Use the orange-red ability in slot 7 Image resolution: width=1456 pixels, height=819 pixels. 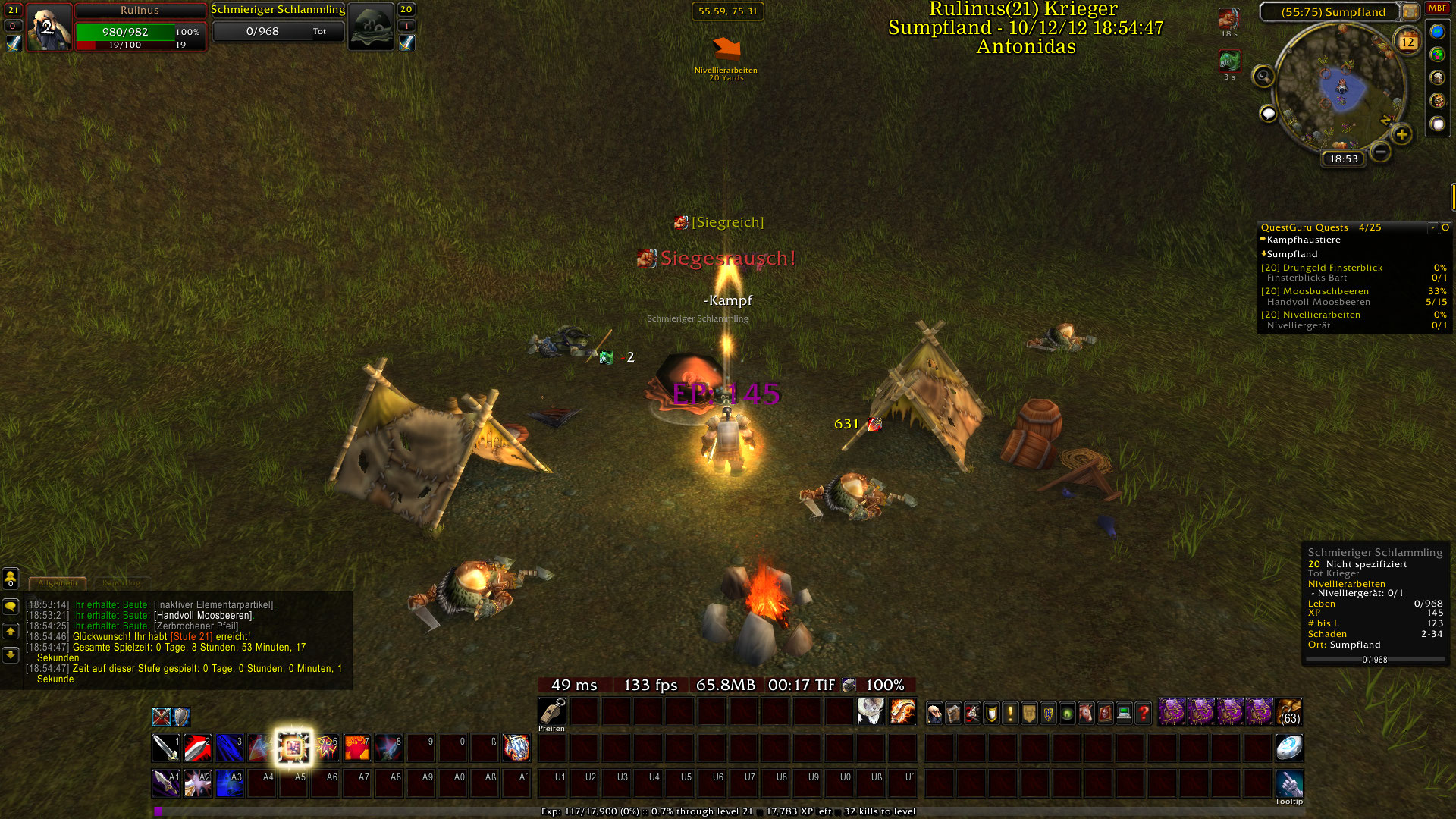pyautogui.click(x=357, y=748)
